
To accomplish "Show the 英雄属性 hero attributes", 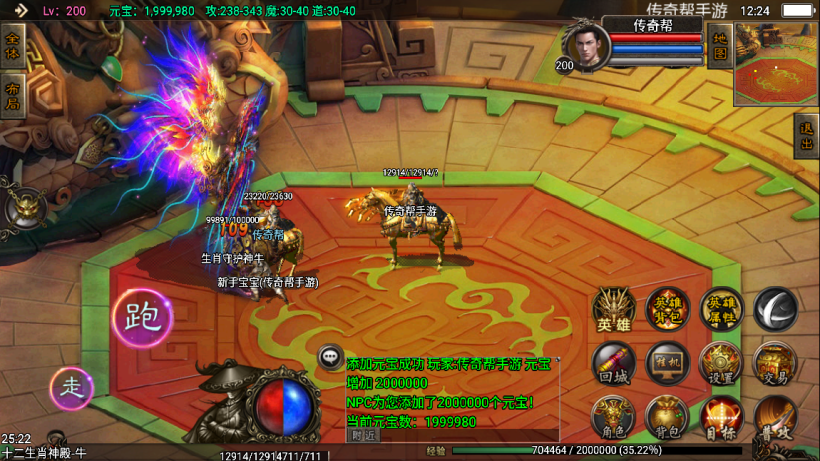I will (720, 309).
